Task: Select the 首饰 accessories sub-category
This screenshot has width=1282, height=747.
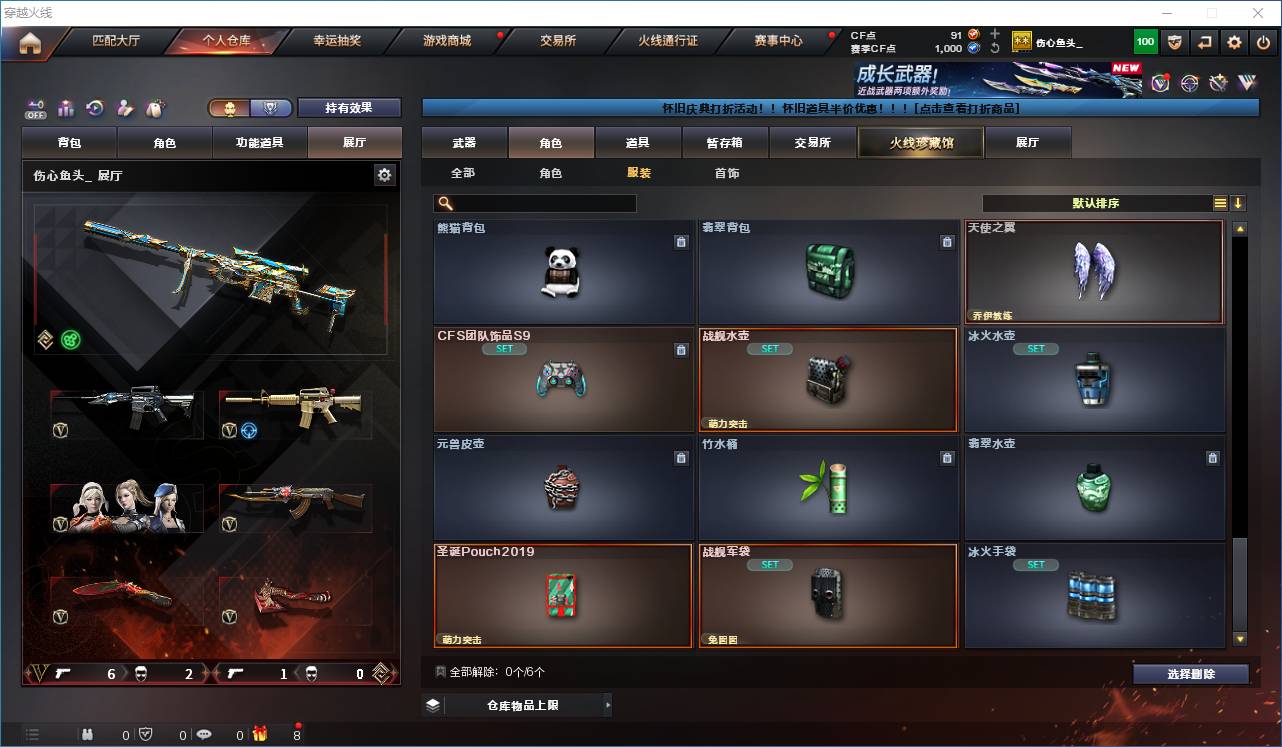Action: [x=727, y=173]
